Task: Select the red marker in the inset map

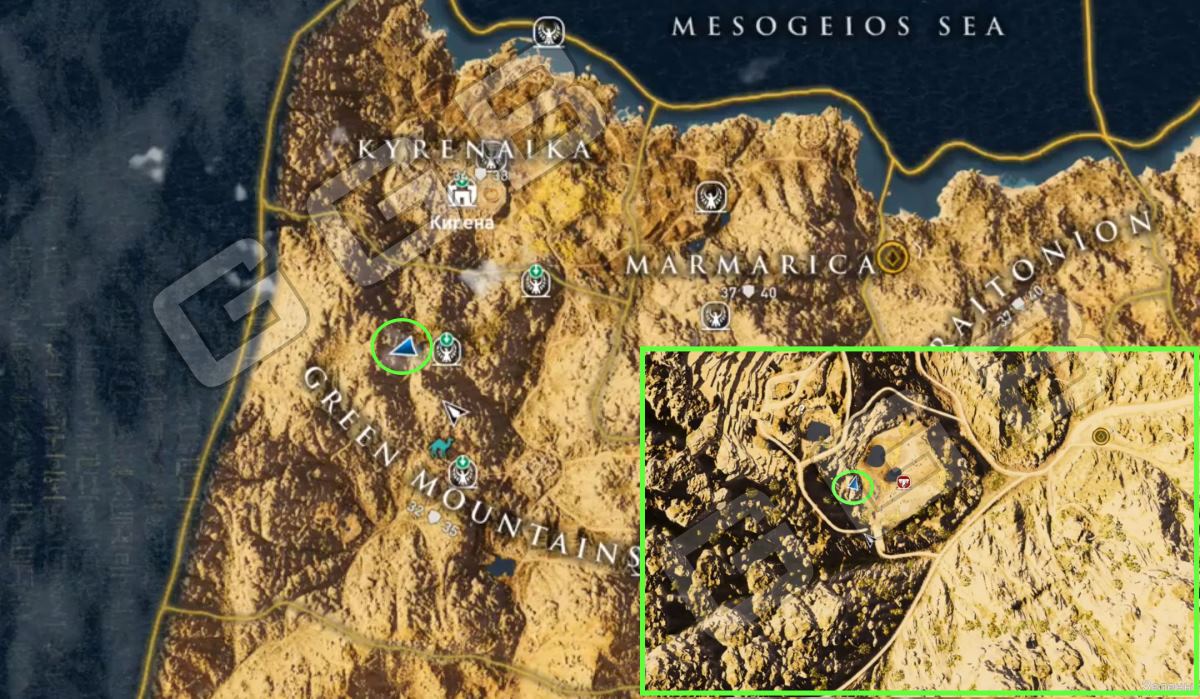Action: 904,482
